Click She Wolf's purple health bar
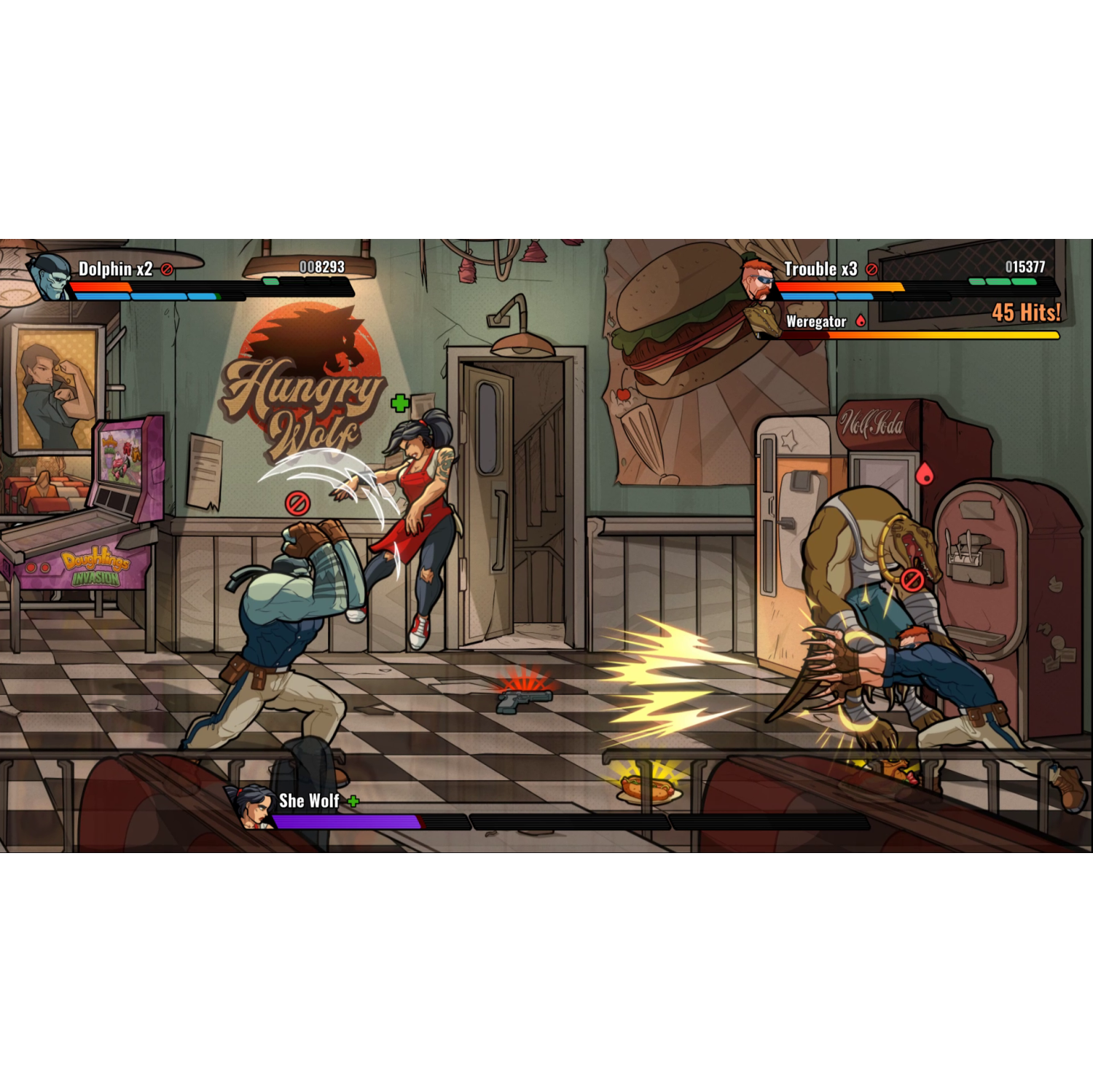Image resolution: width=1093 pixels, height=1092 pixels. click(342, 821)
